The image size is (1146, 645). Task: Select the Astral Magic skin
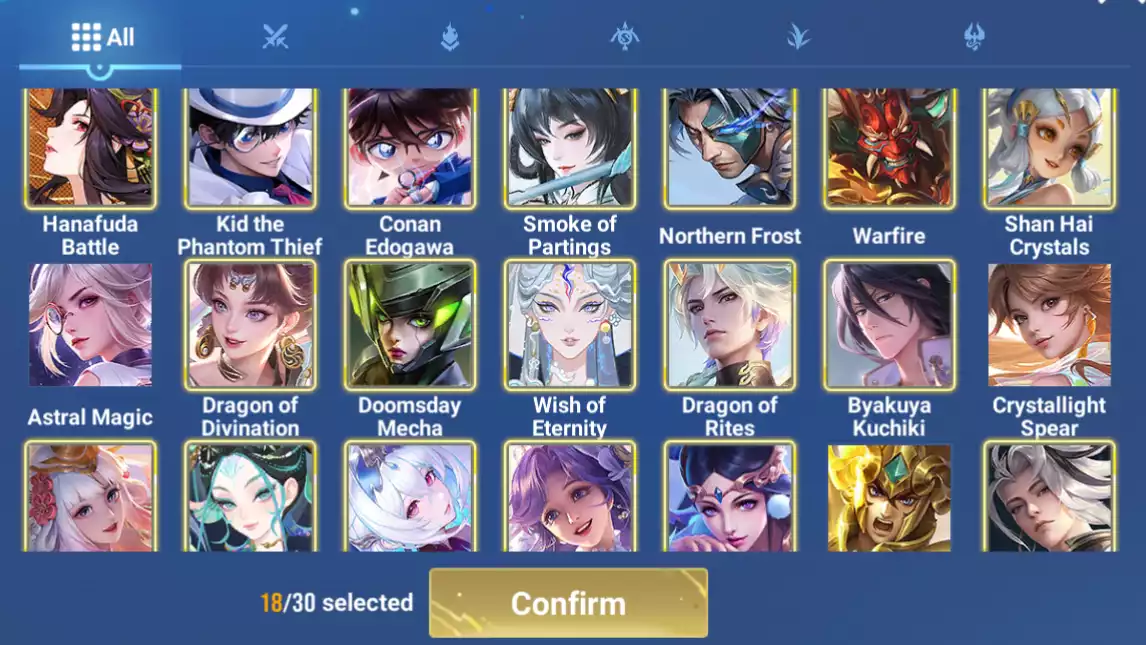pyautogui.click(x=90, y=325)
